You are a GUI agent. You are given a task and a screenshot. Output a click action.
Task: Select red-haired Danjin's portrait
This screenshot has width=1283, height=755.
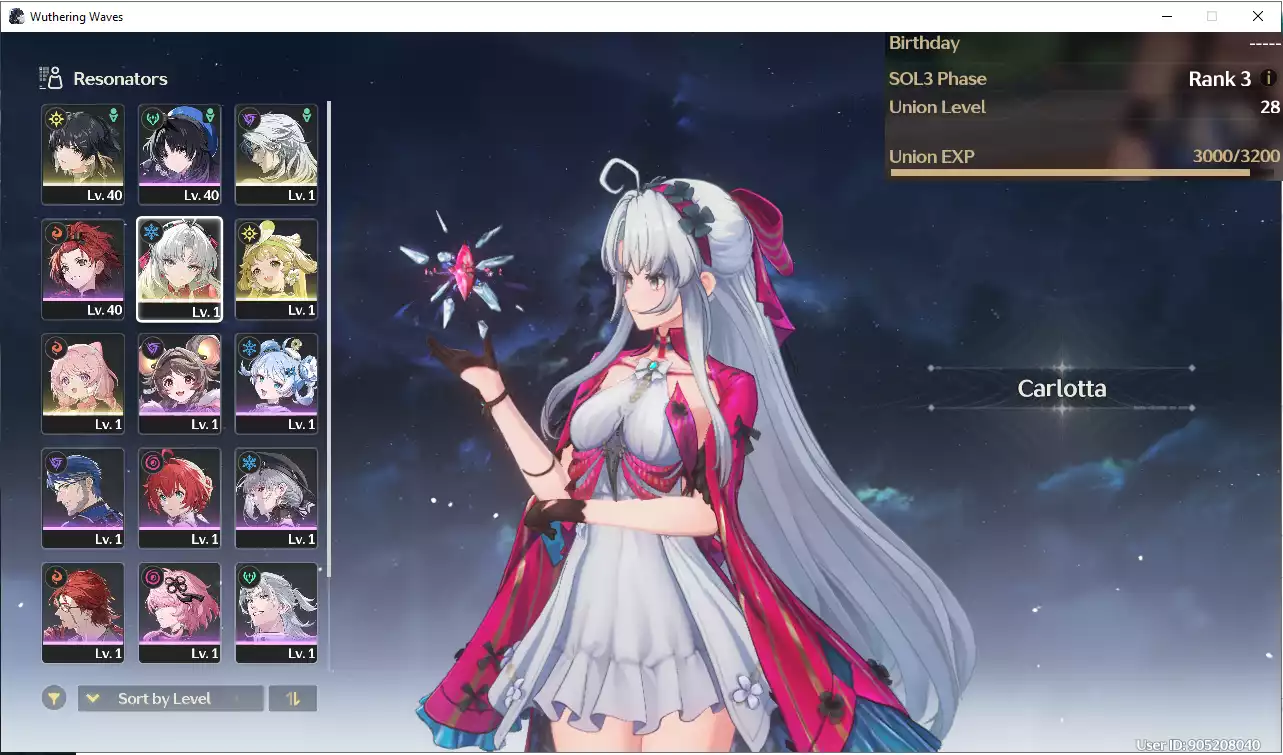[180, 498]
